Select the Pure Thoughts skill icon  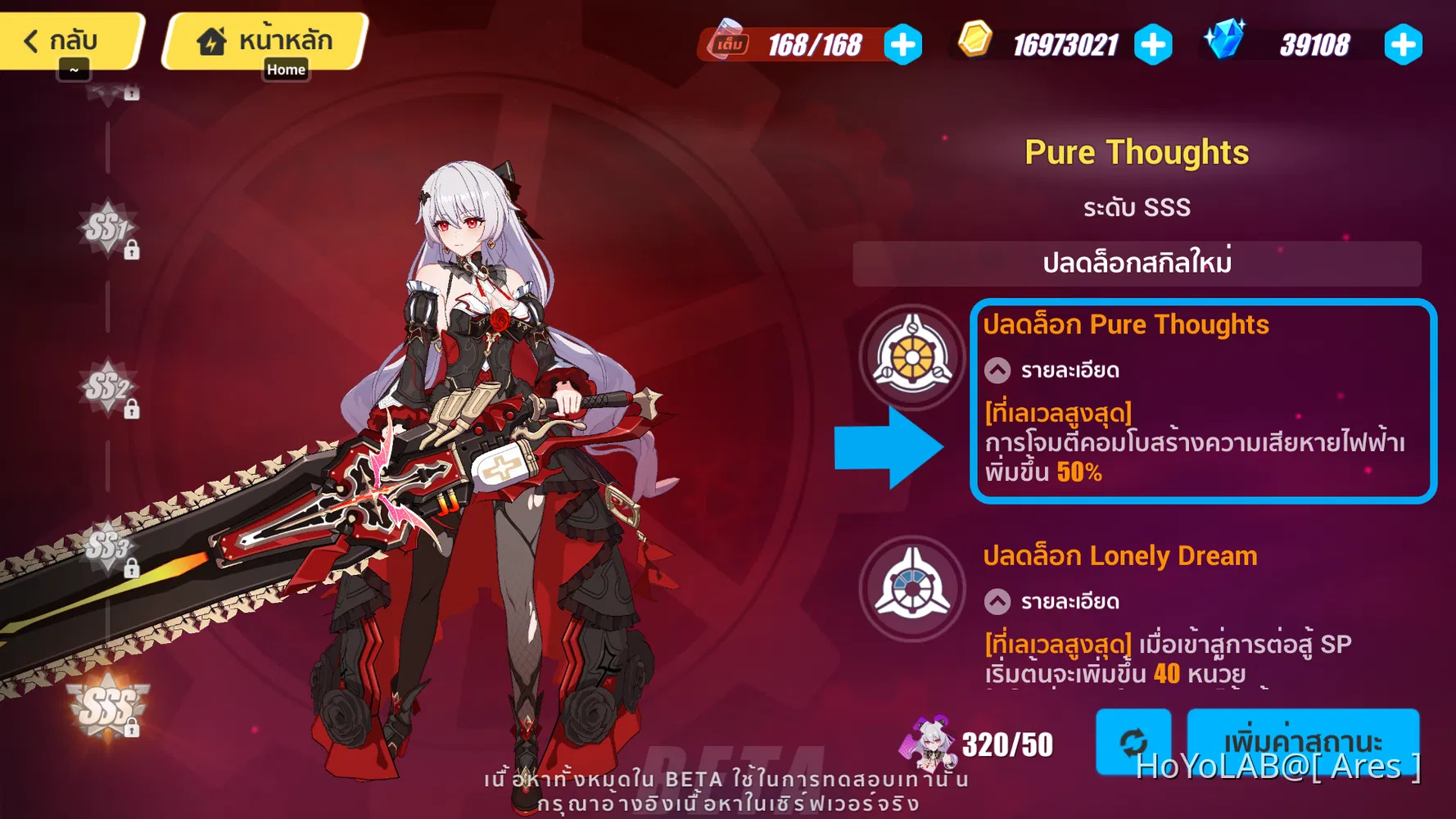click(x=912, y=358)
